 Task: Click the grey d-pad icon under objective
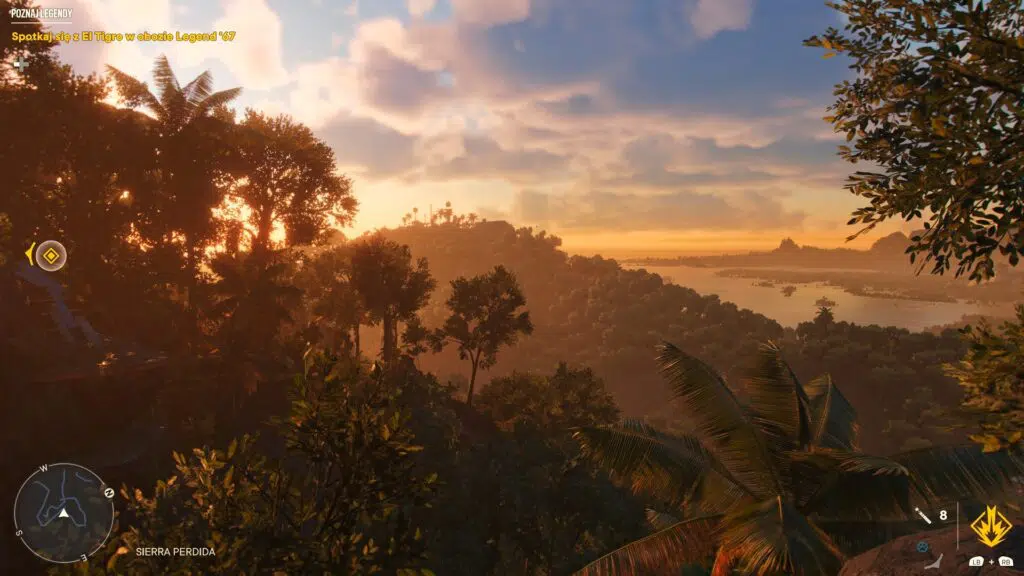[20, 65]
